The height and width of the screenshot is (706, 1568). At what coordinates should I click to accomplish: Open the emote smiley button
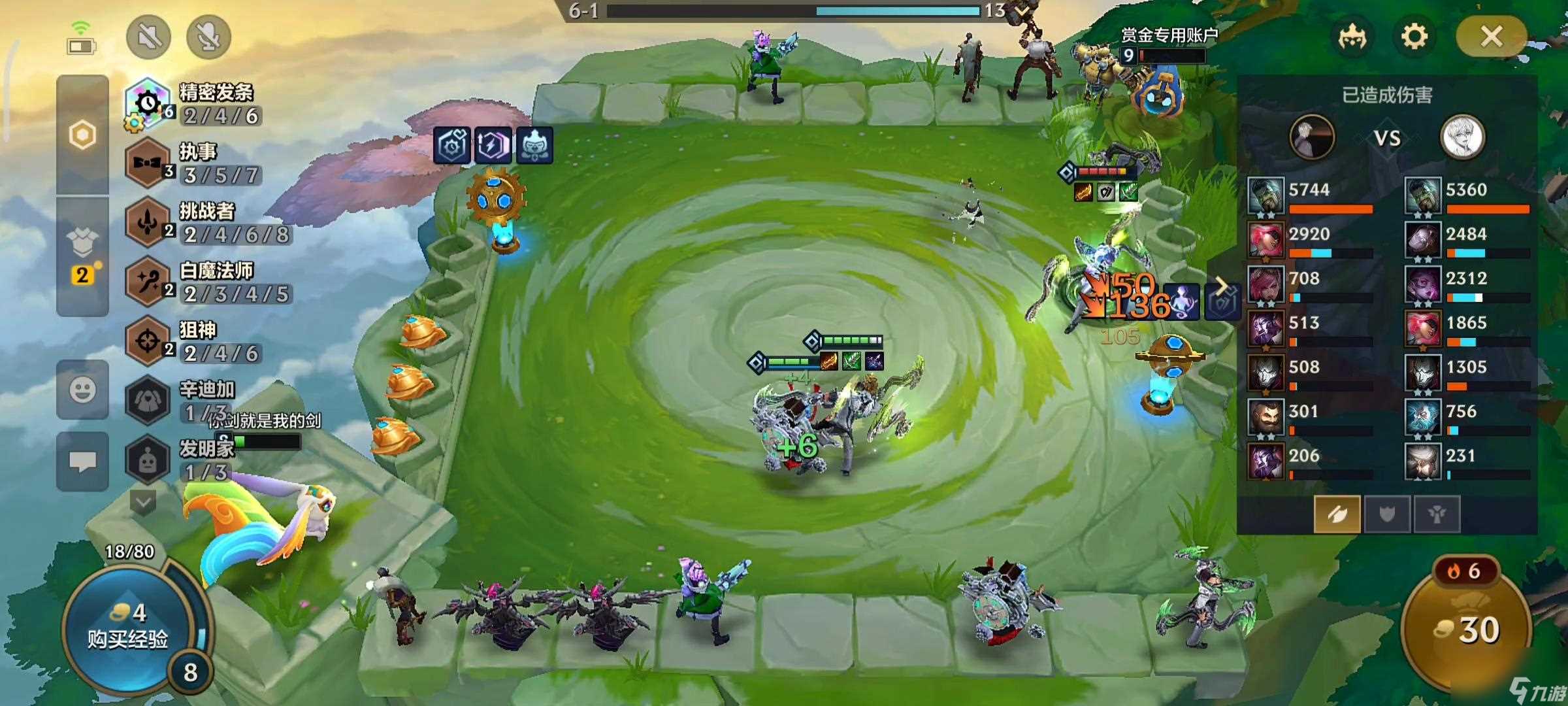(x=82, y=390)
